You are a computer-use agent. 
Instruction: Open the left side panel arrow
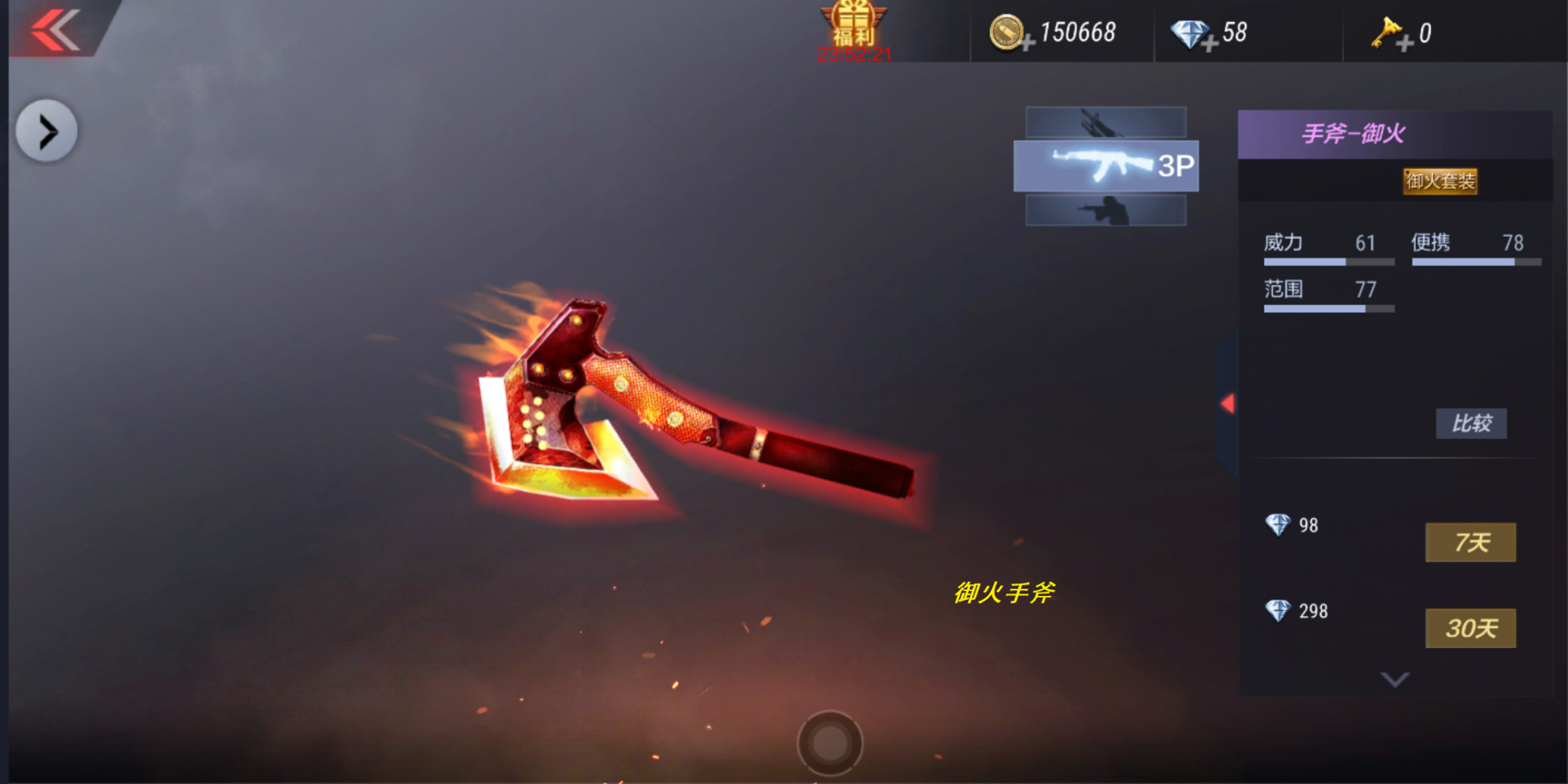(x=45, y=129)
